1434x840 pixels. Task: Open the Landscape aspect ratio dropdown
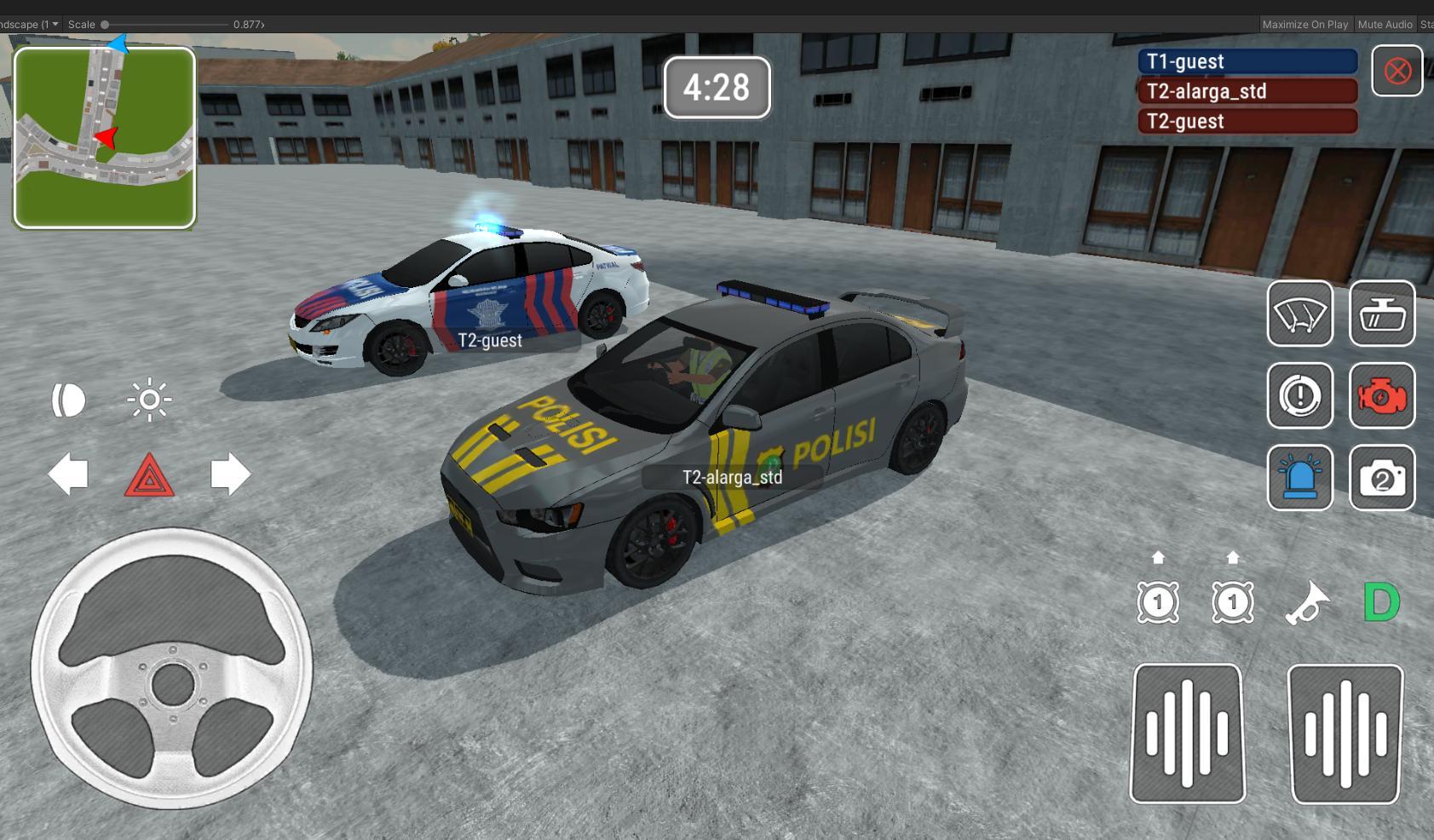[30, 24]
